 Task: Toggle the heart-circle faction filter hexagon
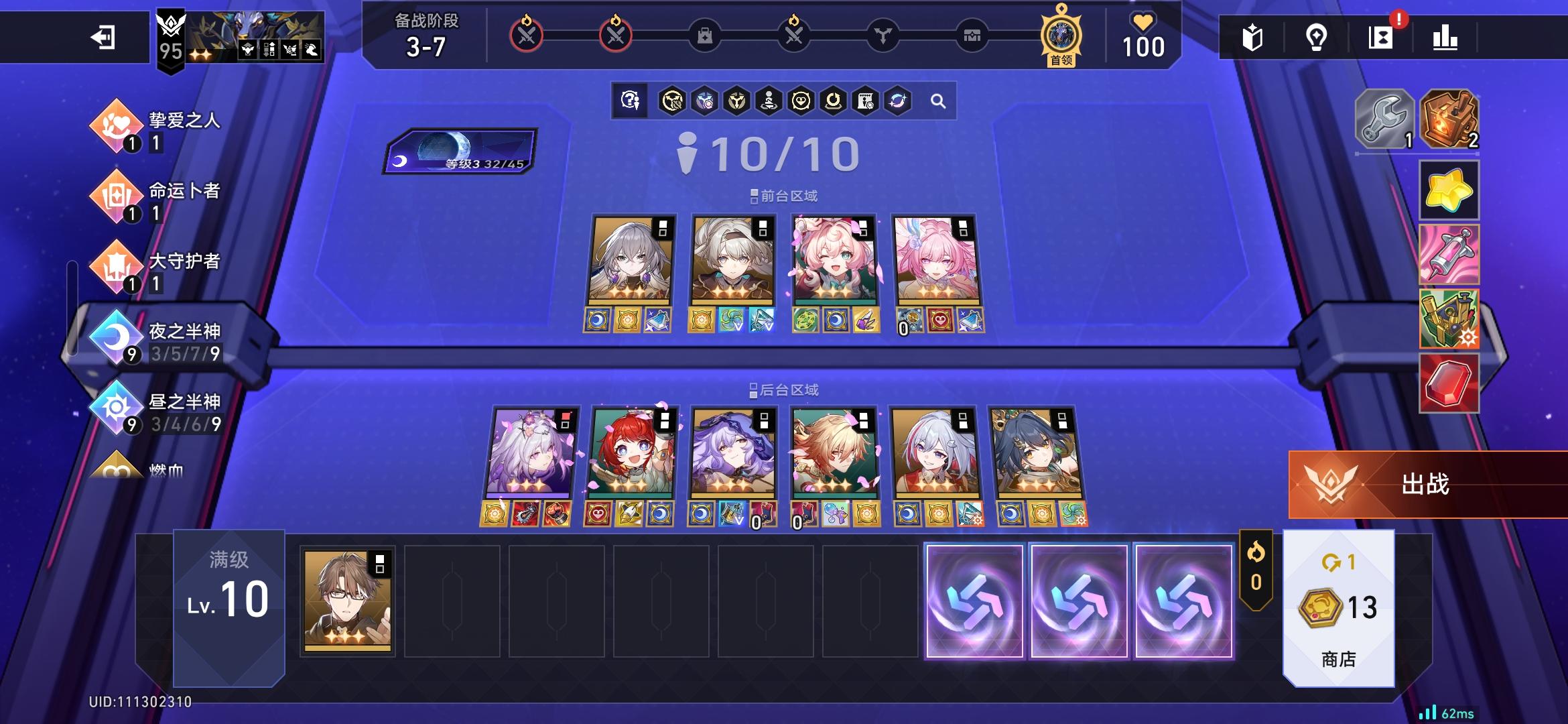[x=801, y=101]
